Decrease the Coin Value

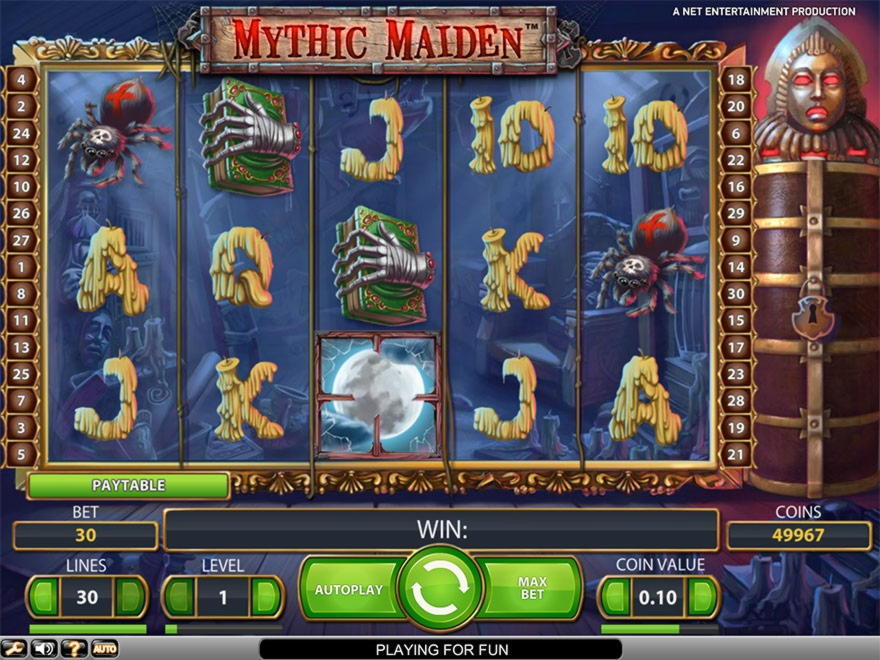click(614, 598)
